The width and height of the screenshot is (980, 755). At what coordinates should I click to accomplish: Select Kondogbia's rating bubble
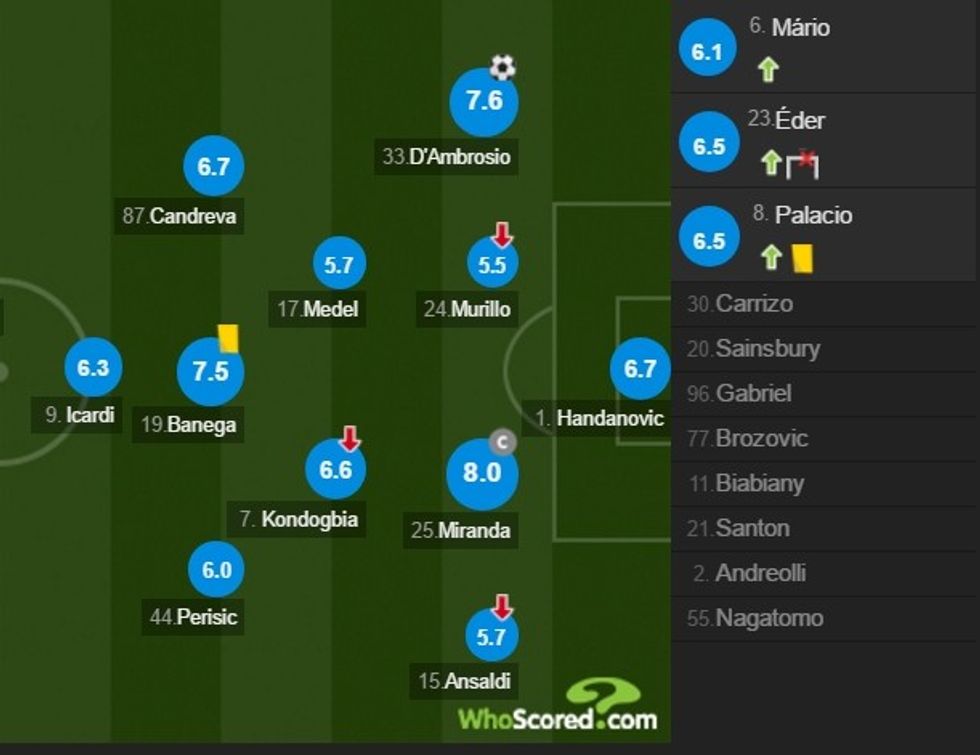click(x=336, y=469)
